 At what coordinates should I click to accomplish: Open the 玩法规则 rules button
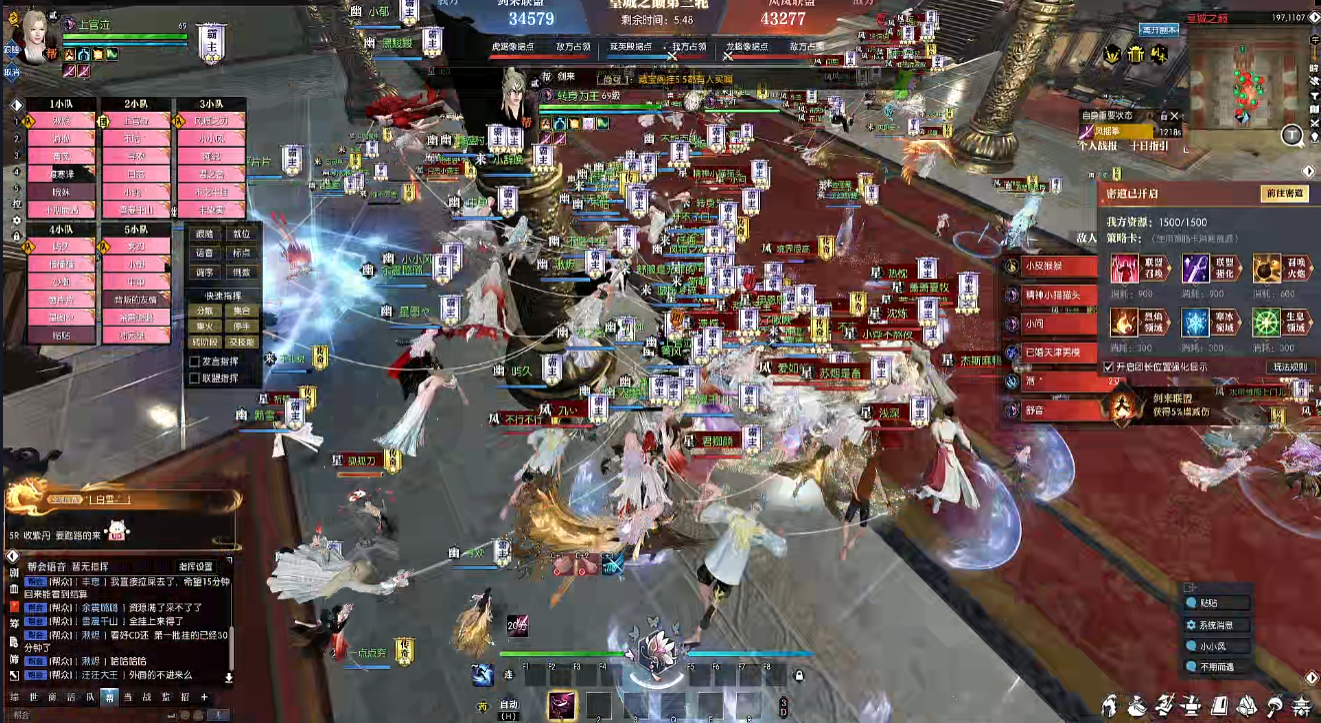coord(1289,367)
